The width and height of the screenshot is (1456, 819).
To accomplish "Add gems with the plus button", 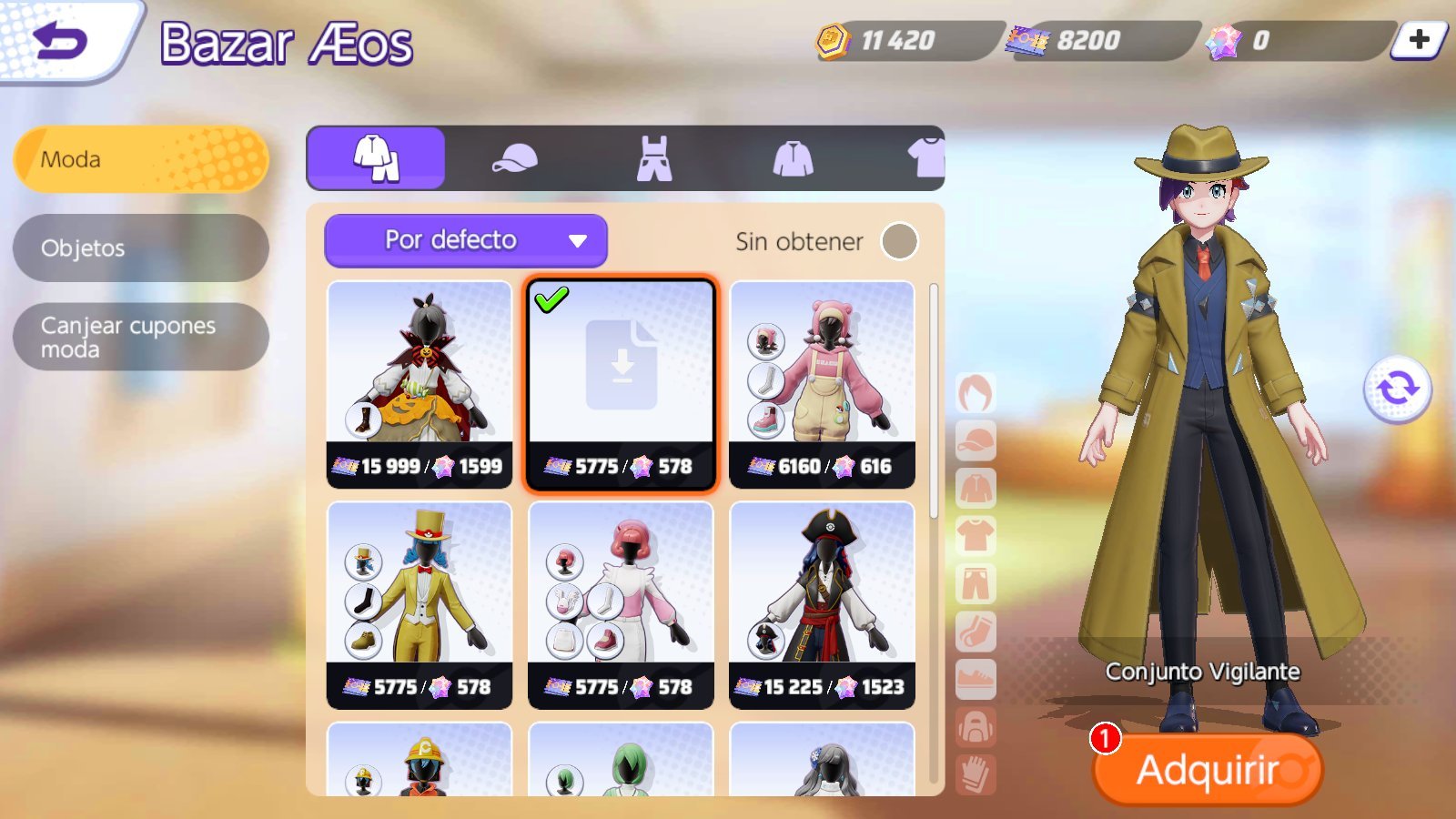I will pos(1419,40).
